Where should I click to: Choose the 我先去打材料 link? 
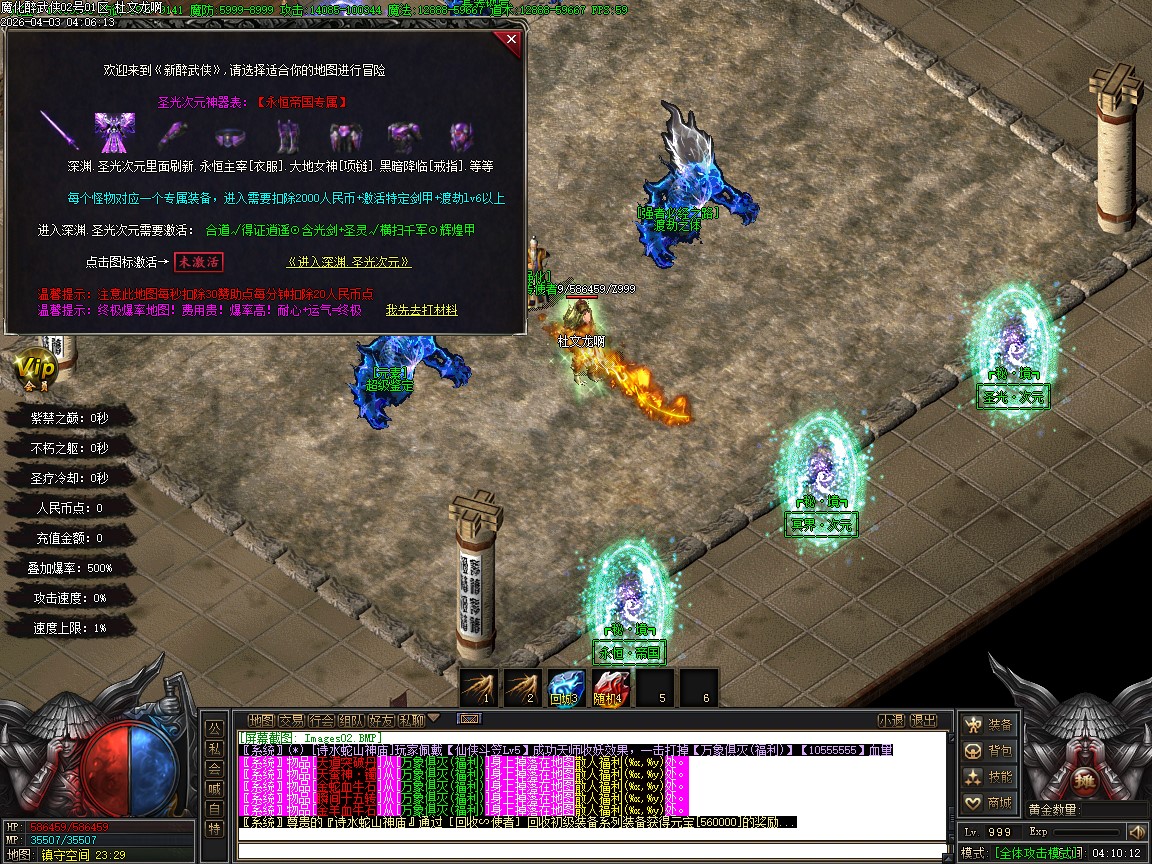point(421,311)
